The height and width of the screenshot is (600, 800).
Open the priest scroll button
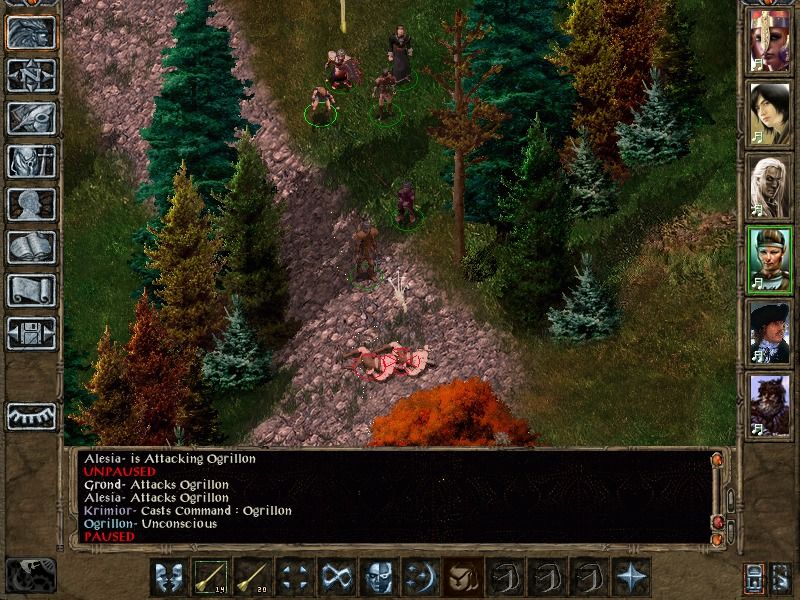pos(31,290)
